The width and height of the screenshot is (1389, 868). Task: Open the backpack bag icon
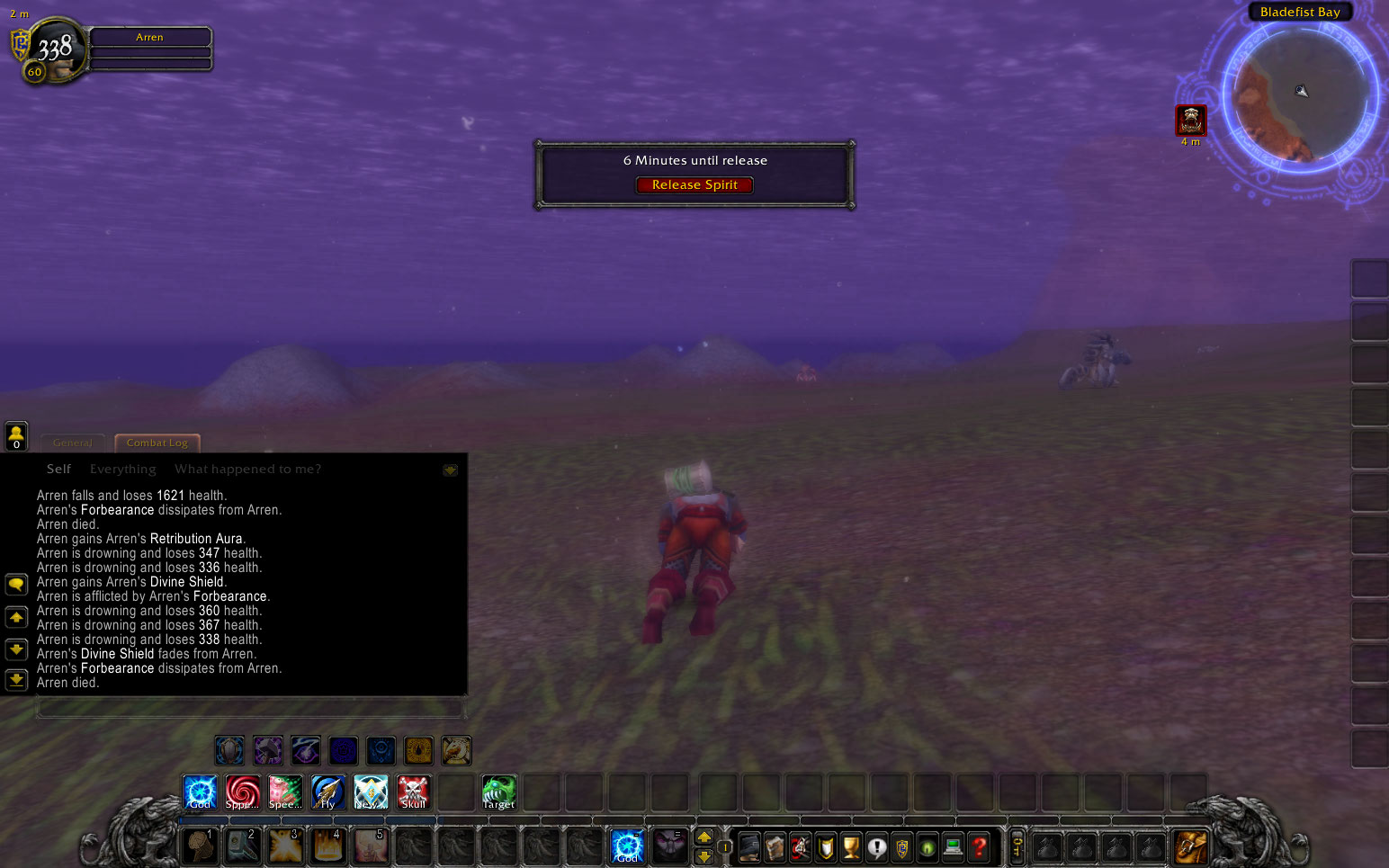(x=1191, y=846)
